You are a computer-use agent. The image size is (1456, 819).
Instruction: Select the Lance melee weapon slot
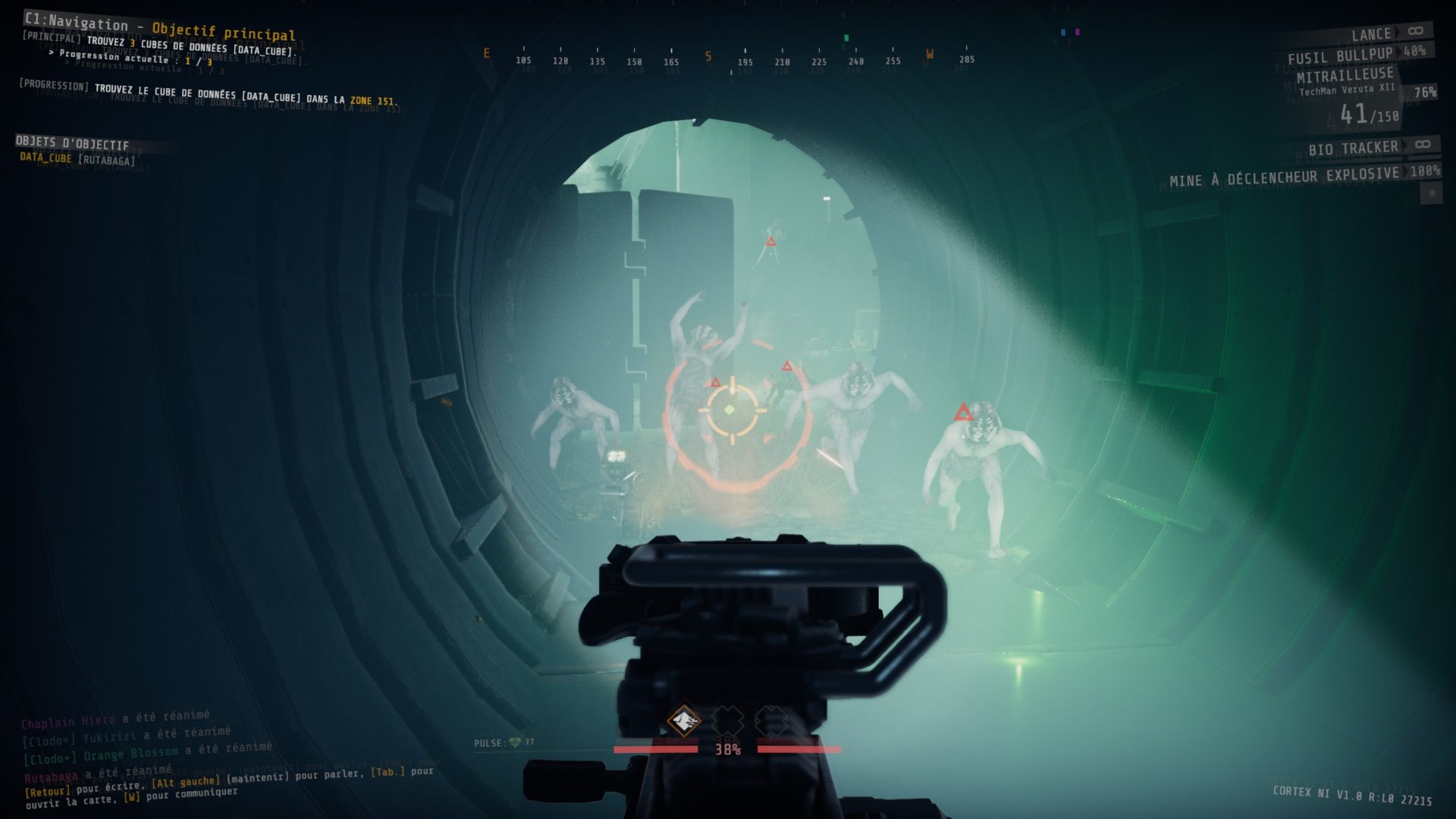(x=1371, y=34)
